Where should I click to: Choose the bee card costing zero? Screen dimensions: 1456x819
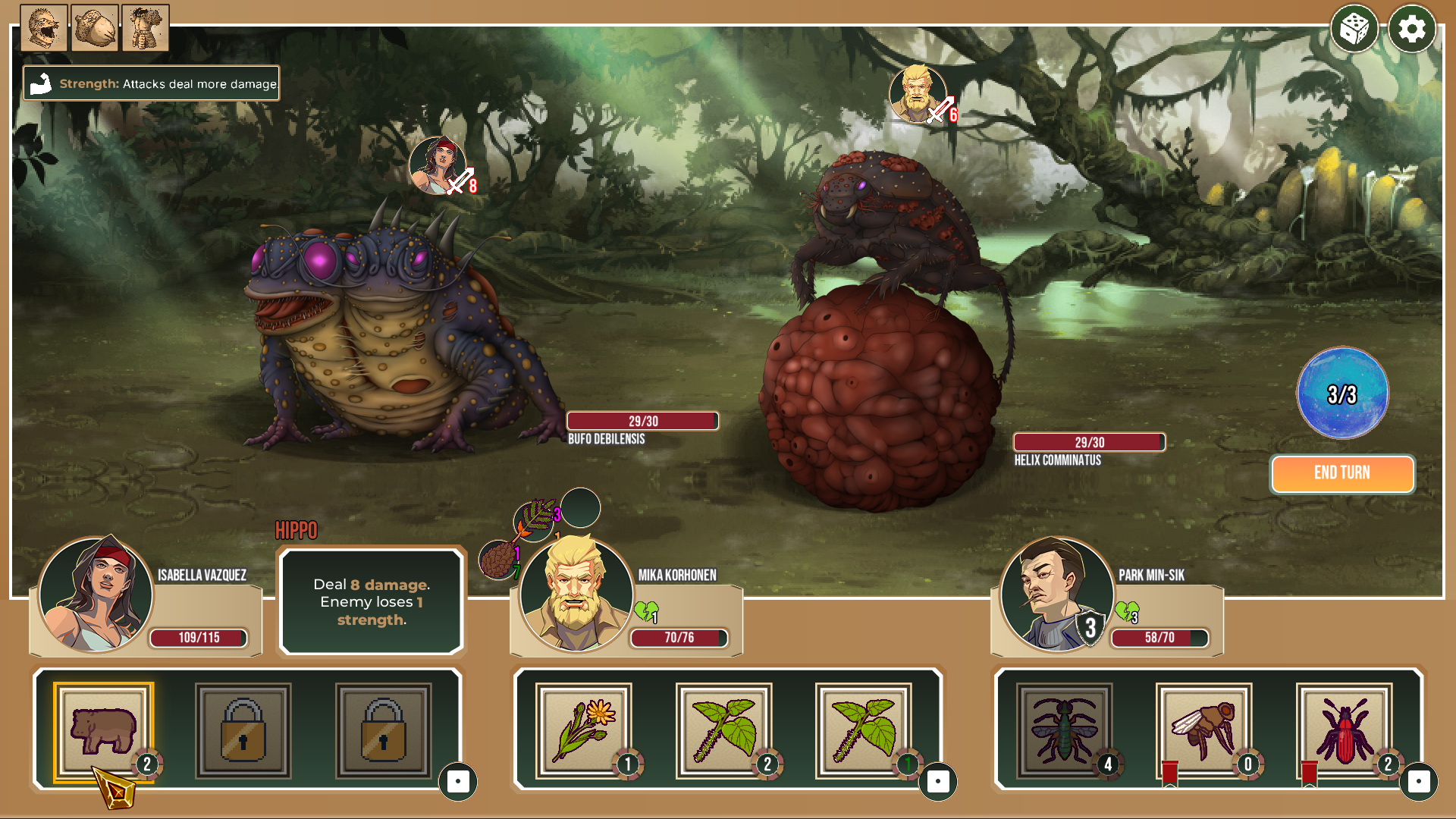pos(1203,731)
